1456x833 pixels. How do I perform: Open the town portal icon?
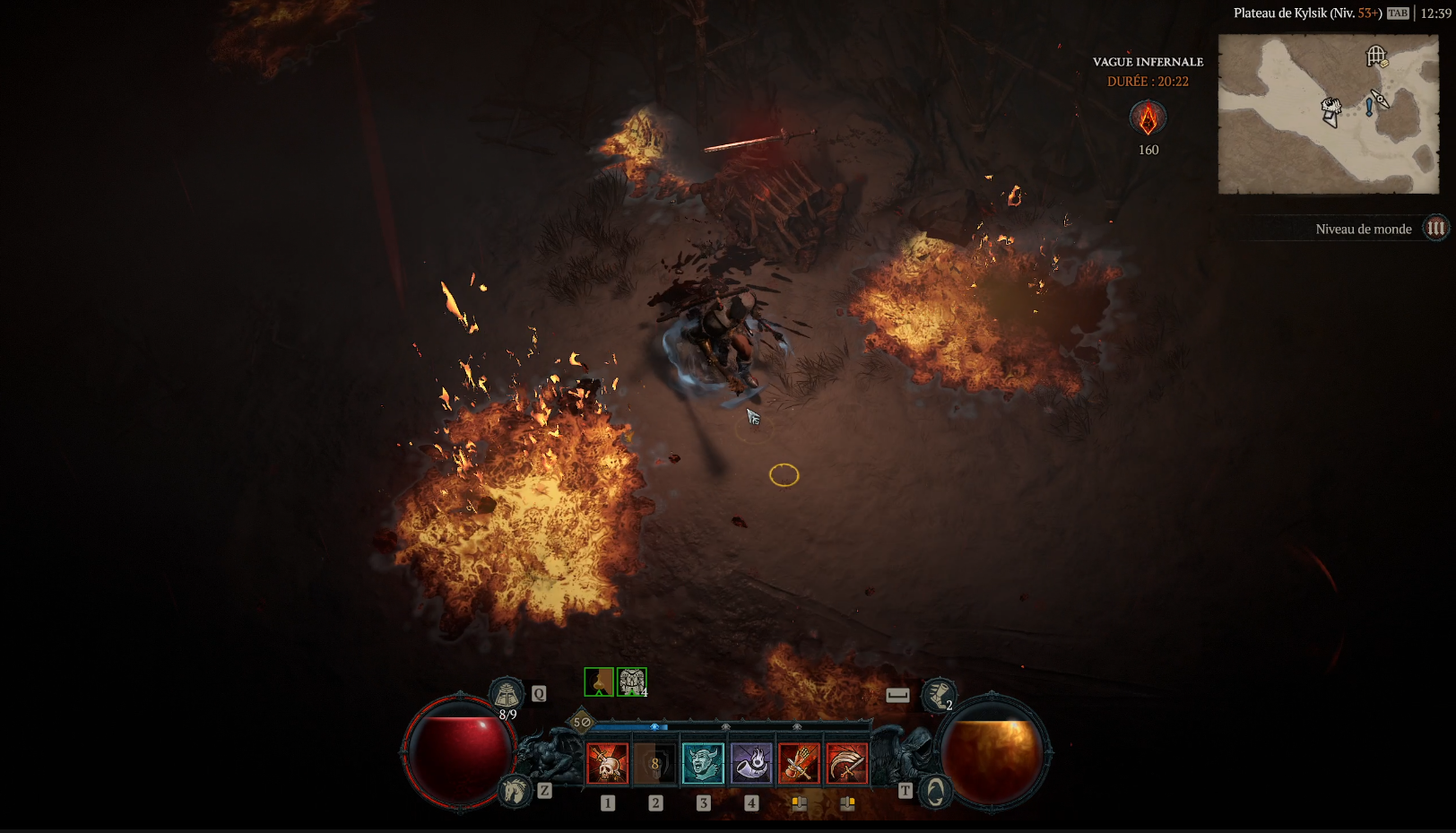point(935,792)
